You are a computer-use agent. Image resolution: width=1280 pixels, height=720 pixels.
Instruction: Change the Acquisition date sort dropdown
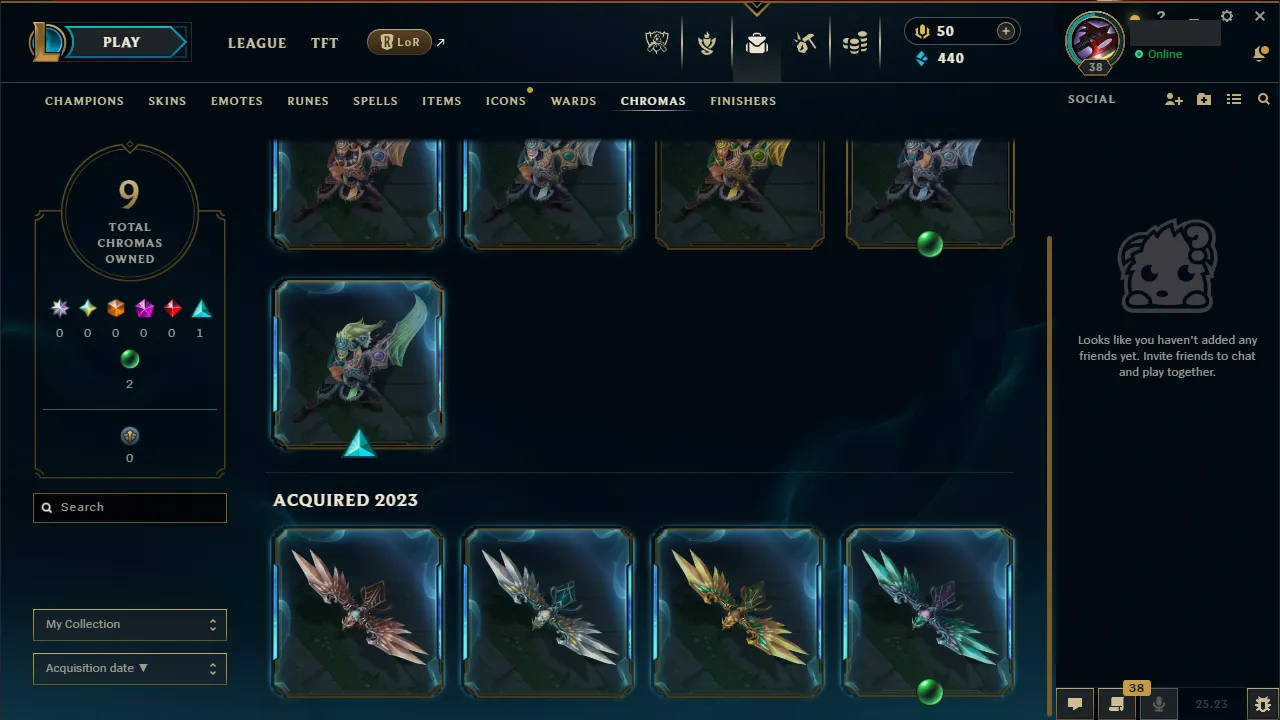click(x=130, y=668)
